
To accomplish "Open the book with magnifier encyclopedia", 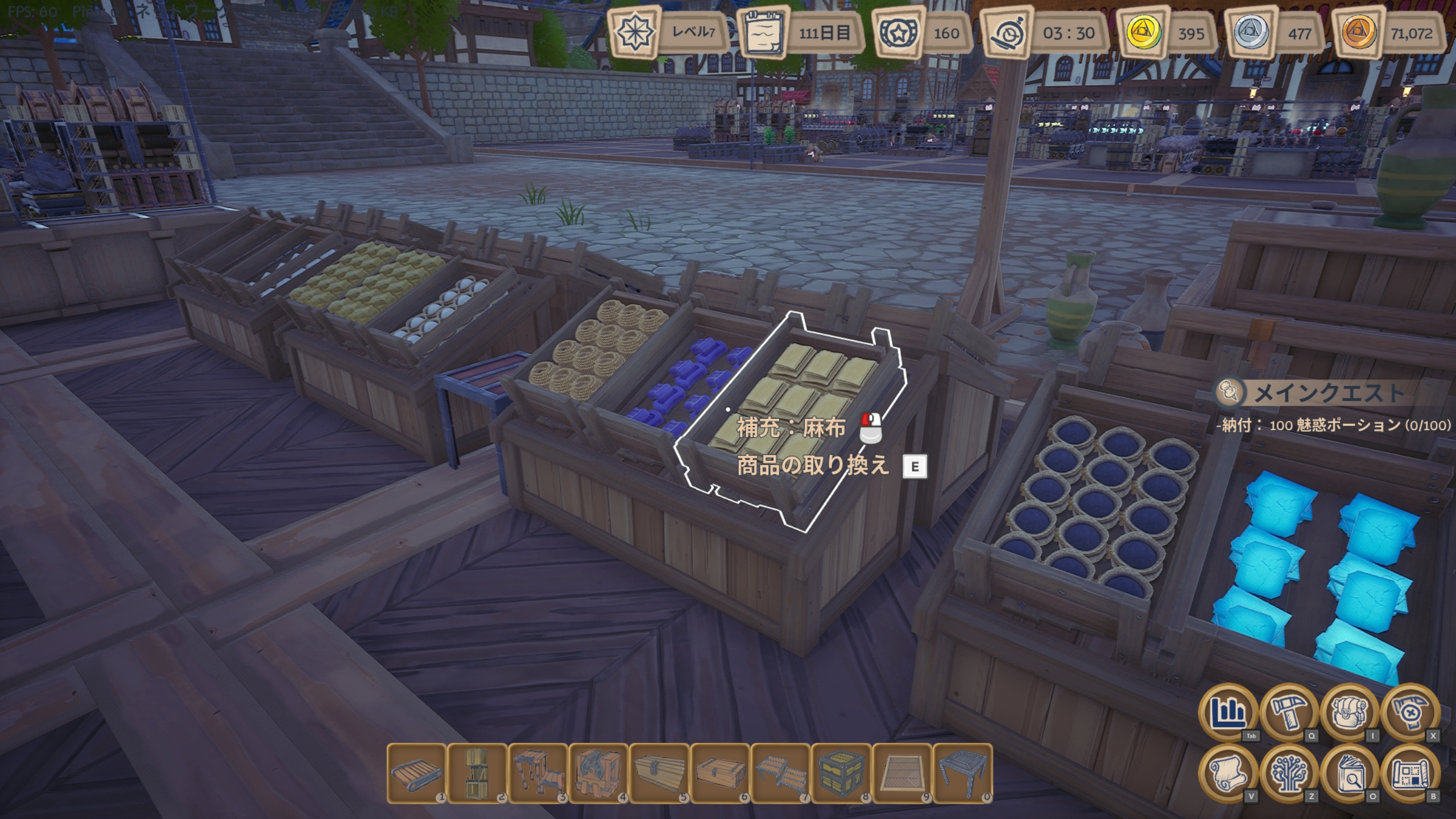I will [1350, 773].
